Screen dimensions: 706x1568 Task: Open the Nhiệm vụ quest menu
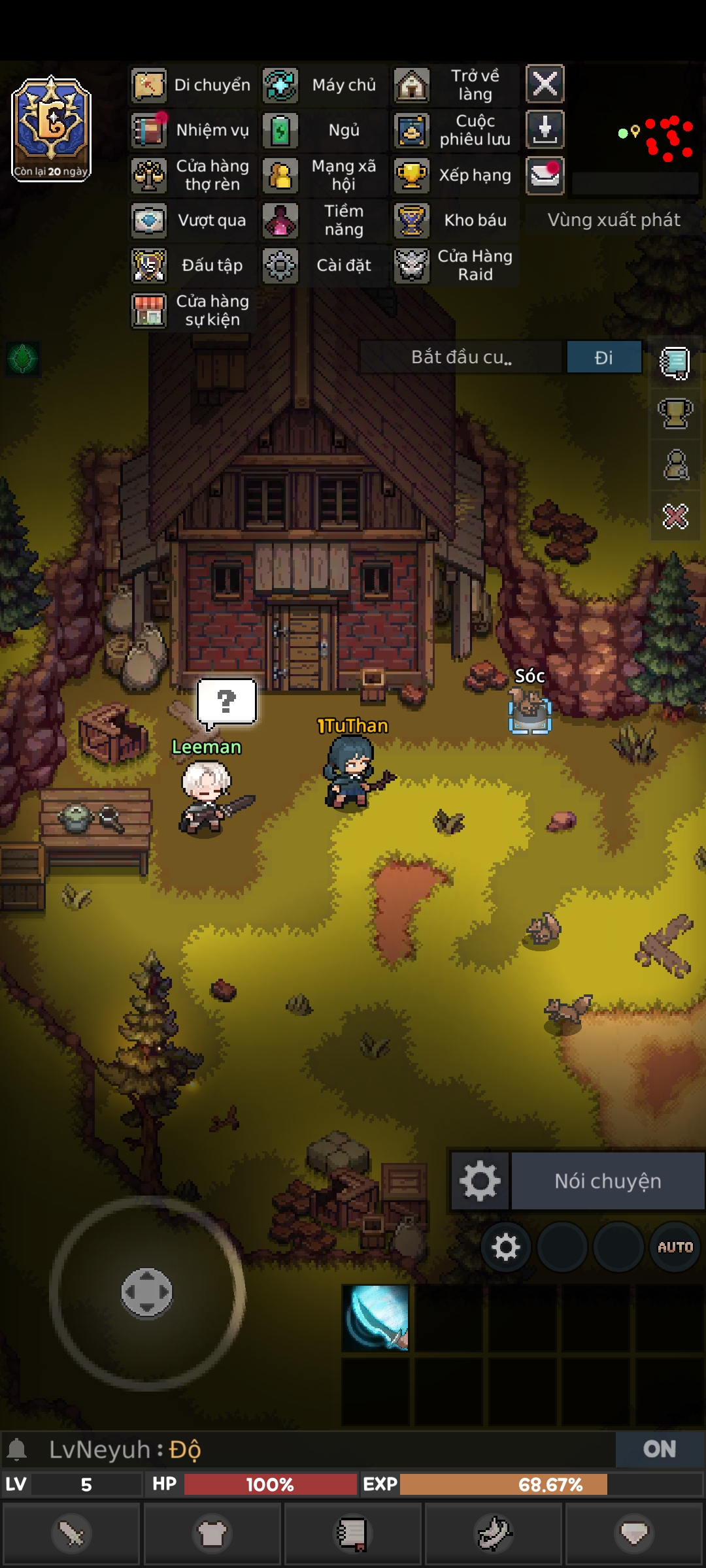tap(192, 130)
